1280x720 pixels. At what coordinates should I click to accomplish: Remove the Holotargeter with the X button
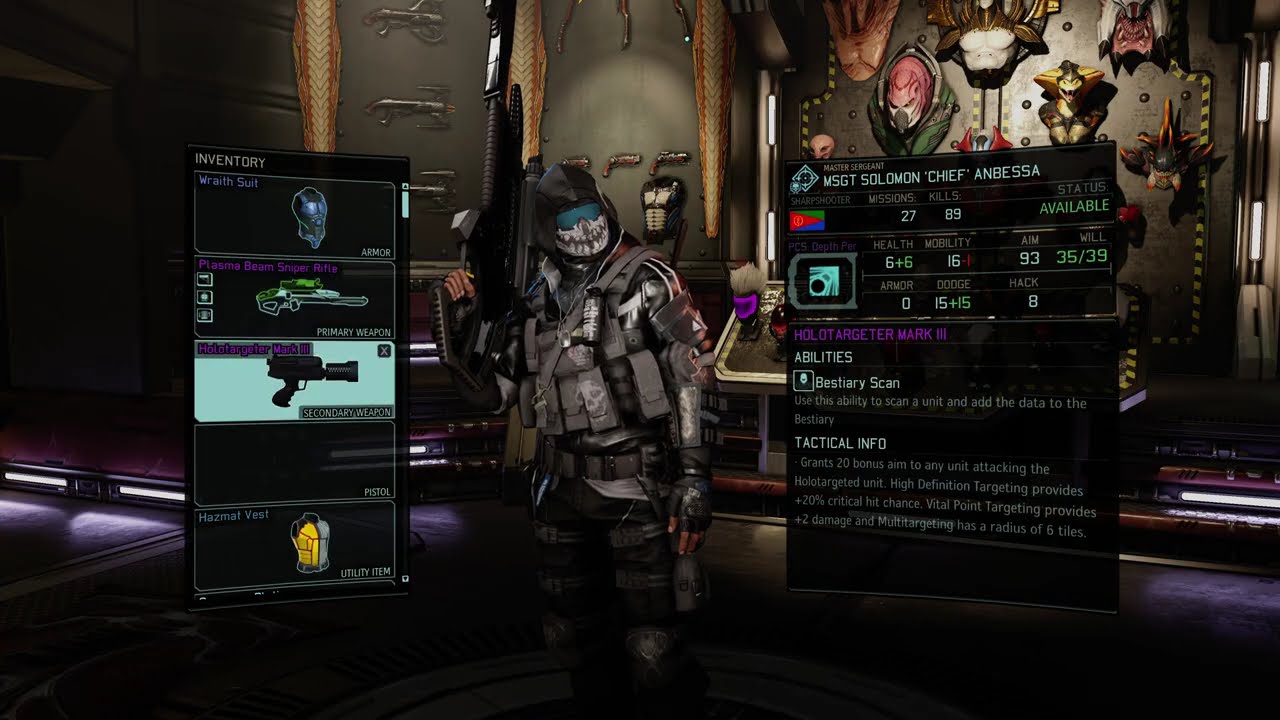(x=385, y=351)
